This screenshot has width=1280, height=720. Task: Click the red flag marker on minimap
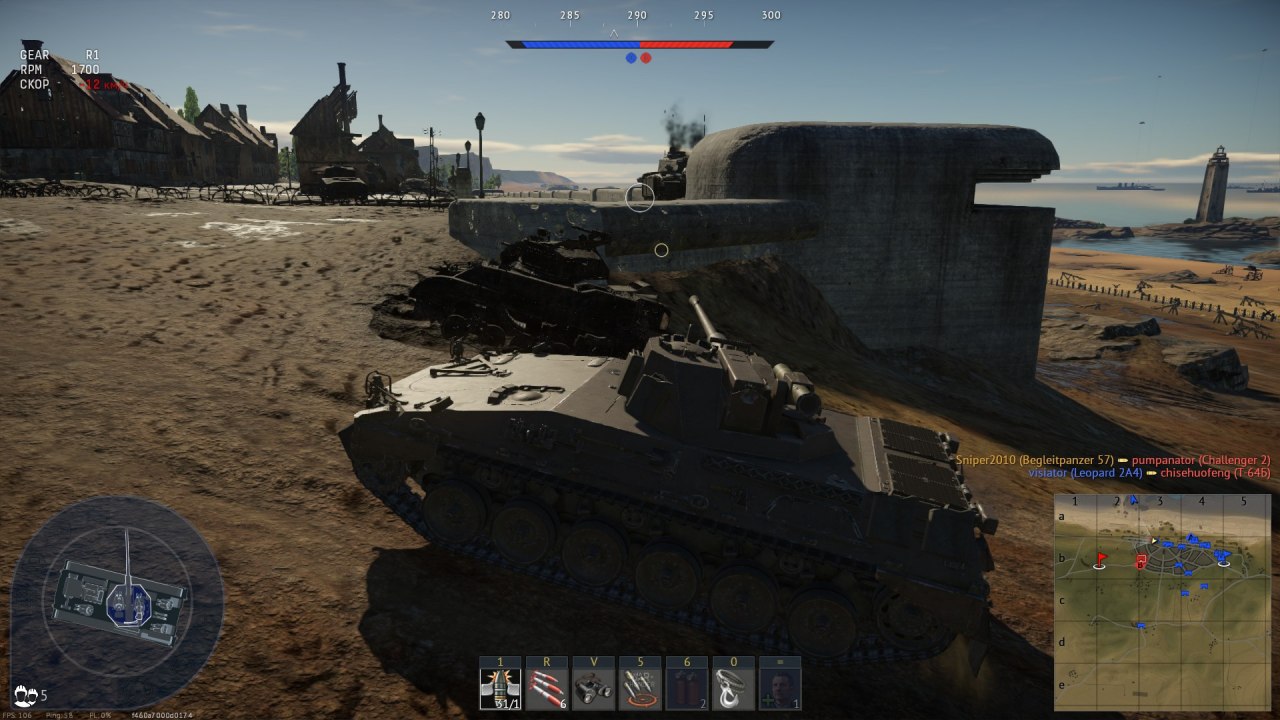click(1101, 558)
